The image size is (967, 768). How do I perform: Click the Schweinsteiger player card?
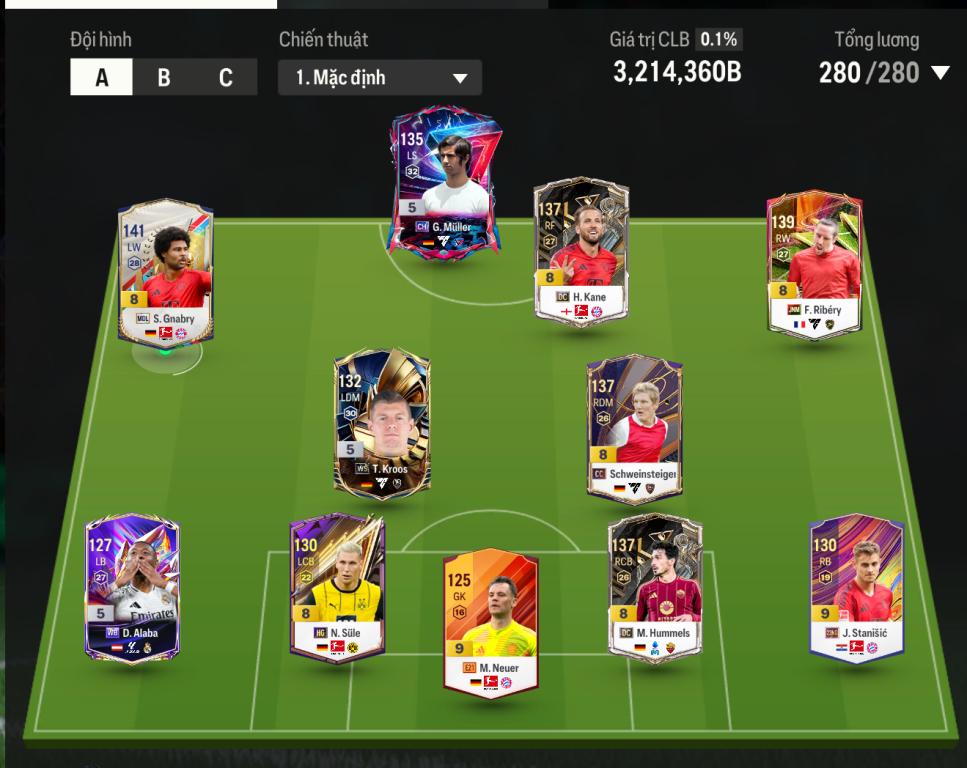click(634, 427)
